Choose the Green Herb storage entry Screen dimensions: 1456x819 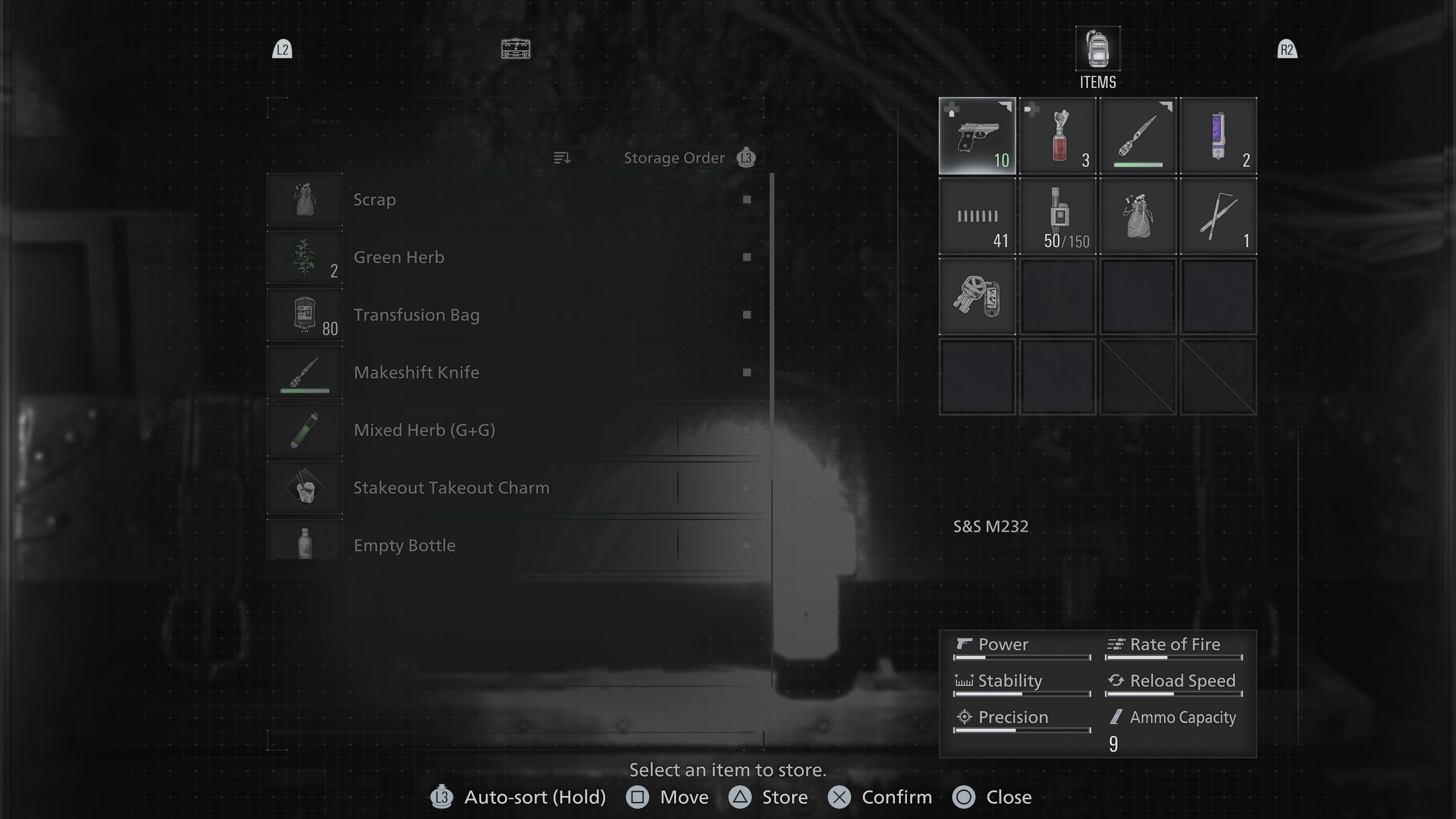pyautogui.click(x=515, y=257)
